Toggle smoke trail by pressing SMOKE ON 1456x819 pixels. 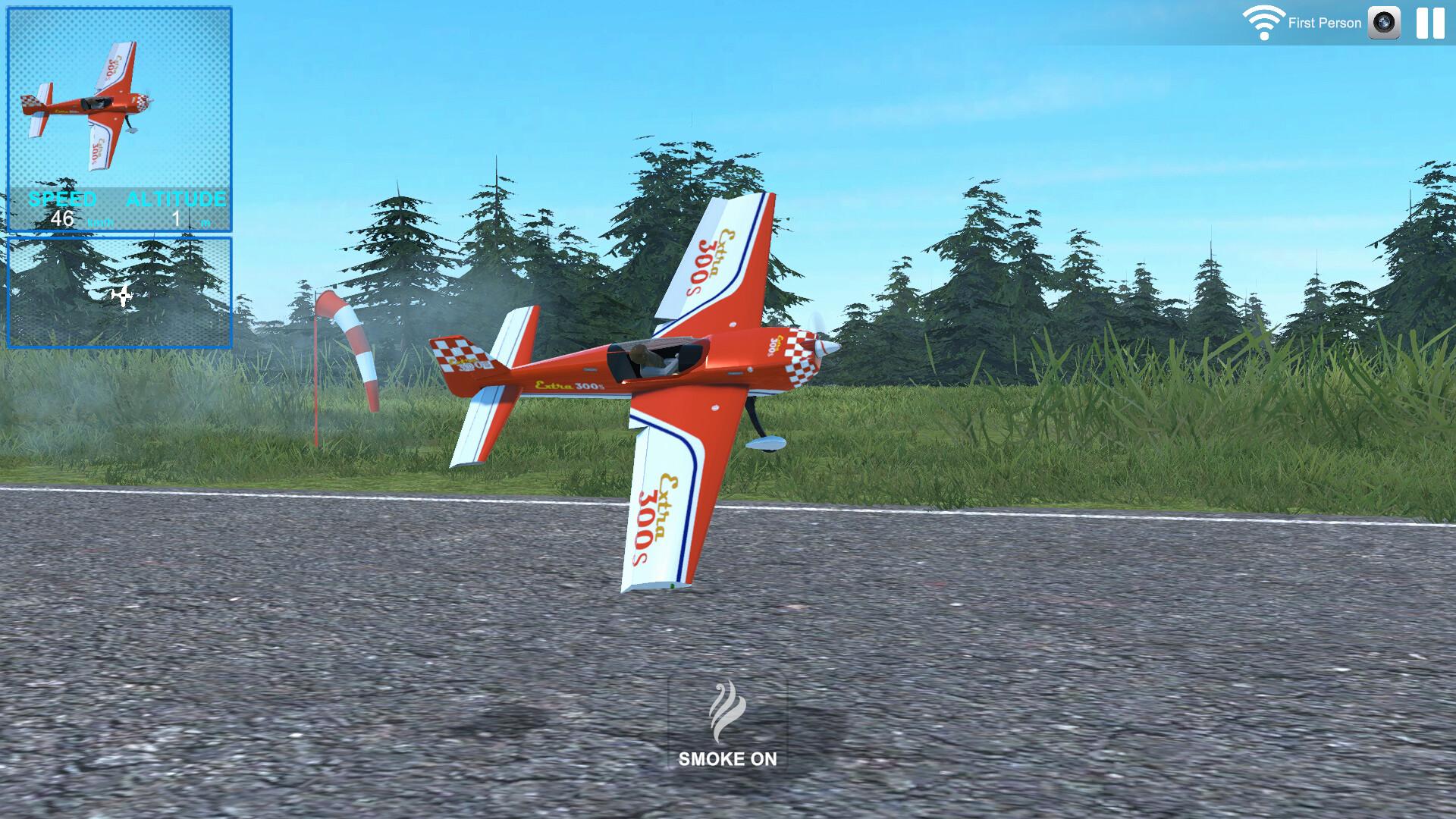(x=727, y=756)
